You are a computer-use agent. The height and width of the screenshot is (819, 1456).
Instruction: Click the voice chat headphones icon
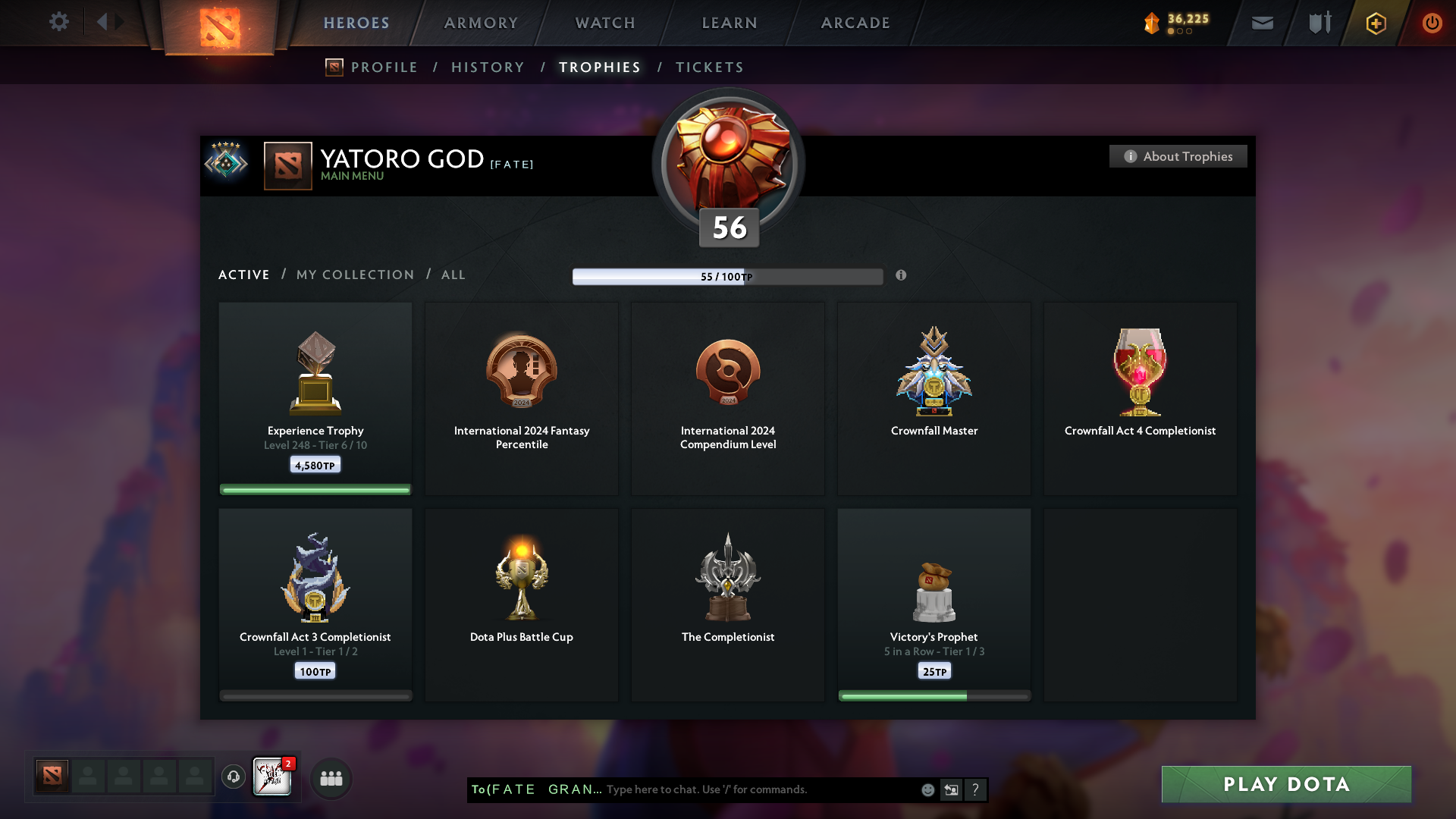click(234, 777)
